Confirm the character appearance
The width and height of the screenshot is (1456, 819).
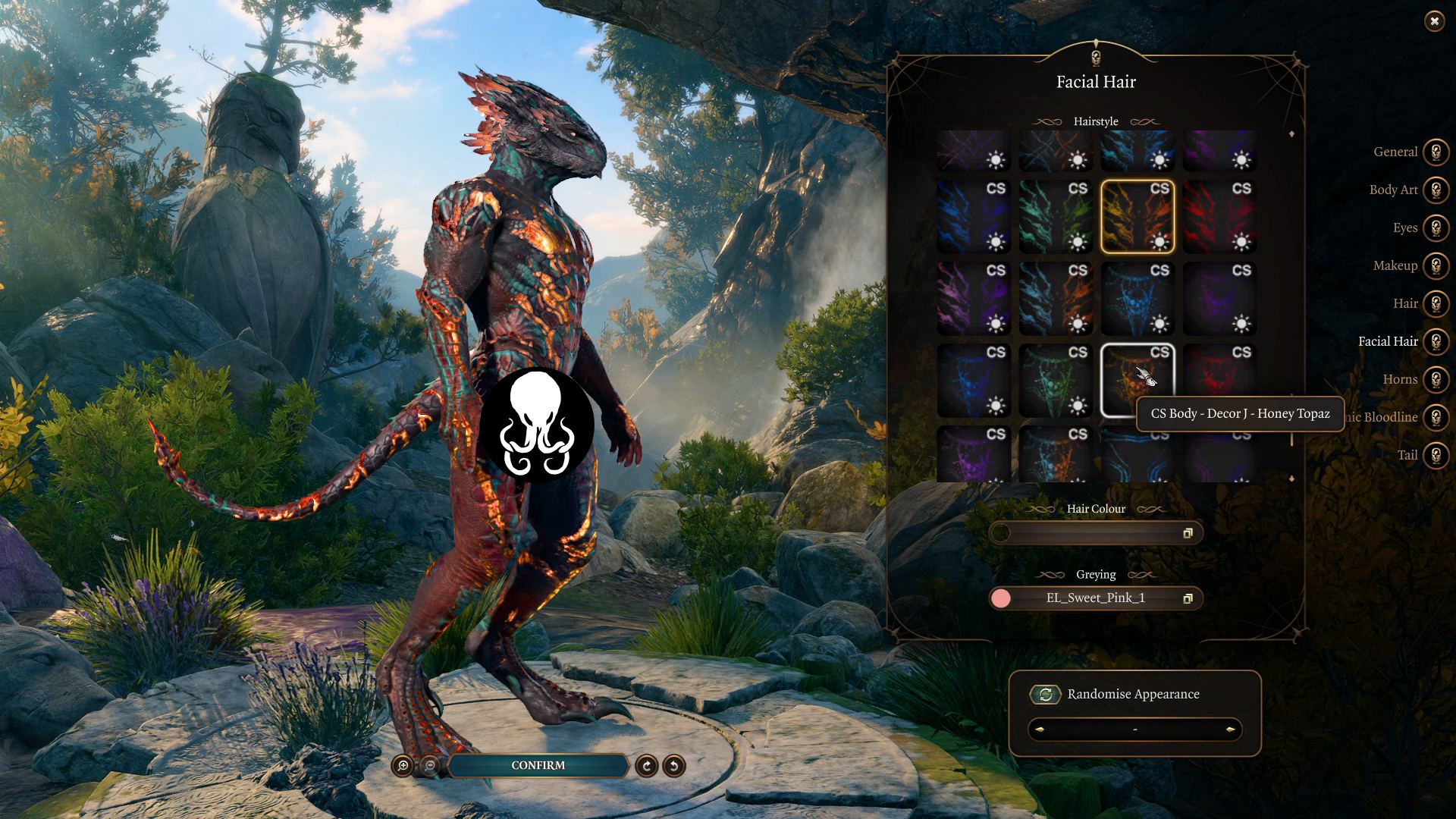[x=538, y=765]
